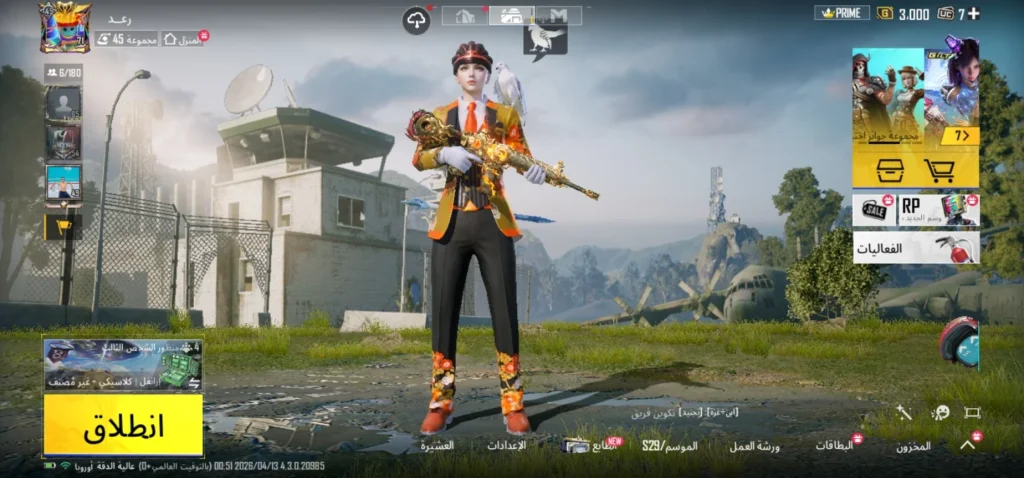Open the الموسم S29 season menu
This screenshot has width=1024, height=478.
pyautogui.click(x=670, y=446)
